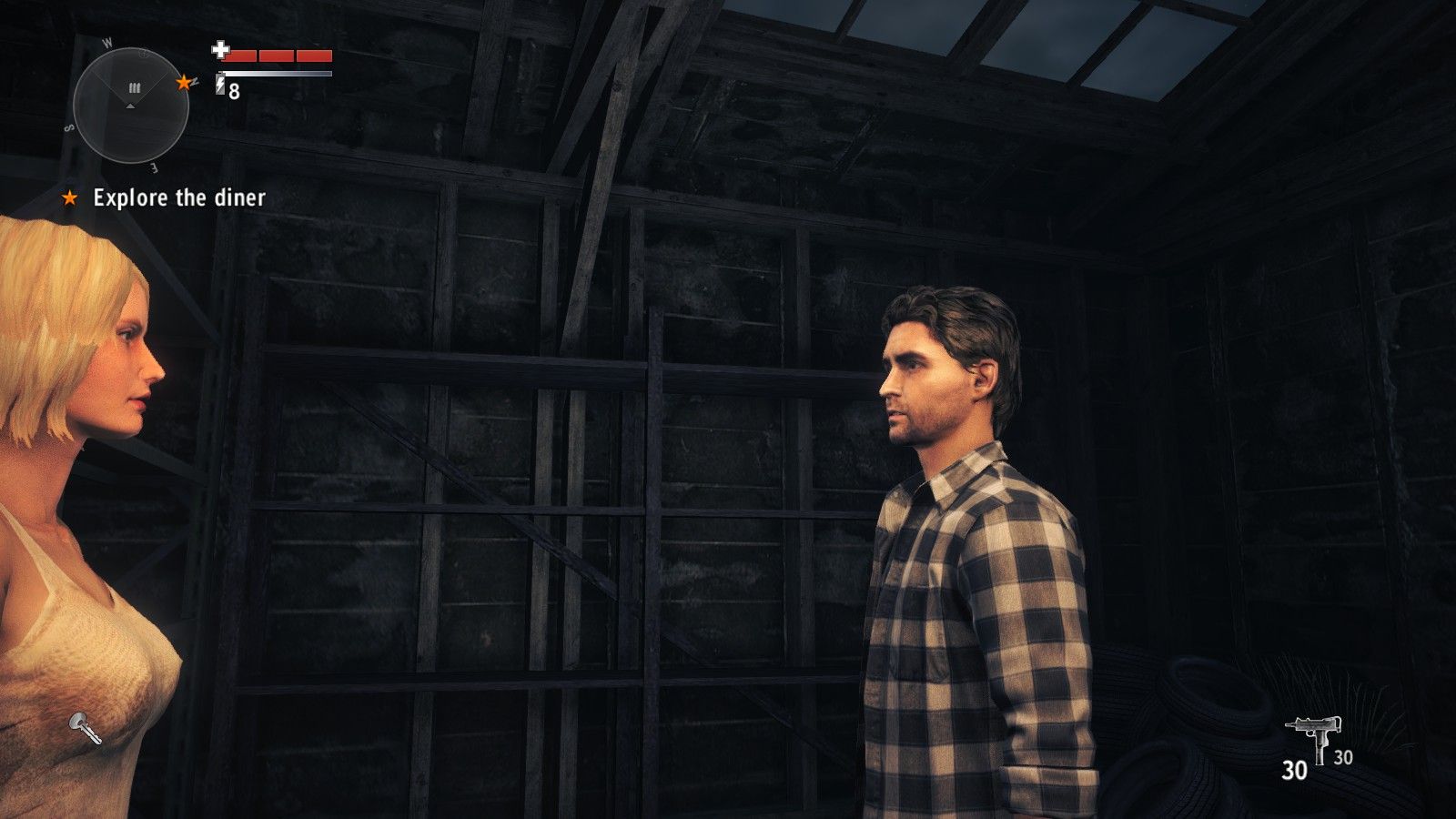Click the loaded ammo count '30' left of the gun
Screen dimensions: 1456x819
pyautogui.click(x=1295, y=769)
